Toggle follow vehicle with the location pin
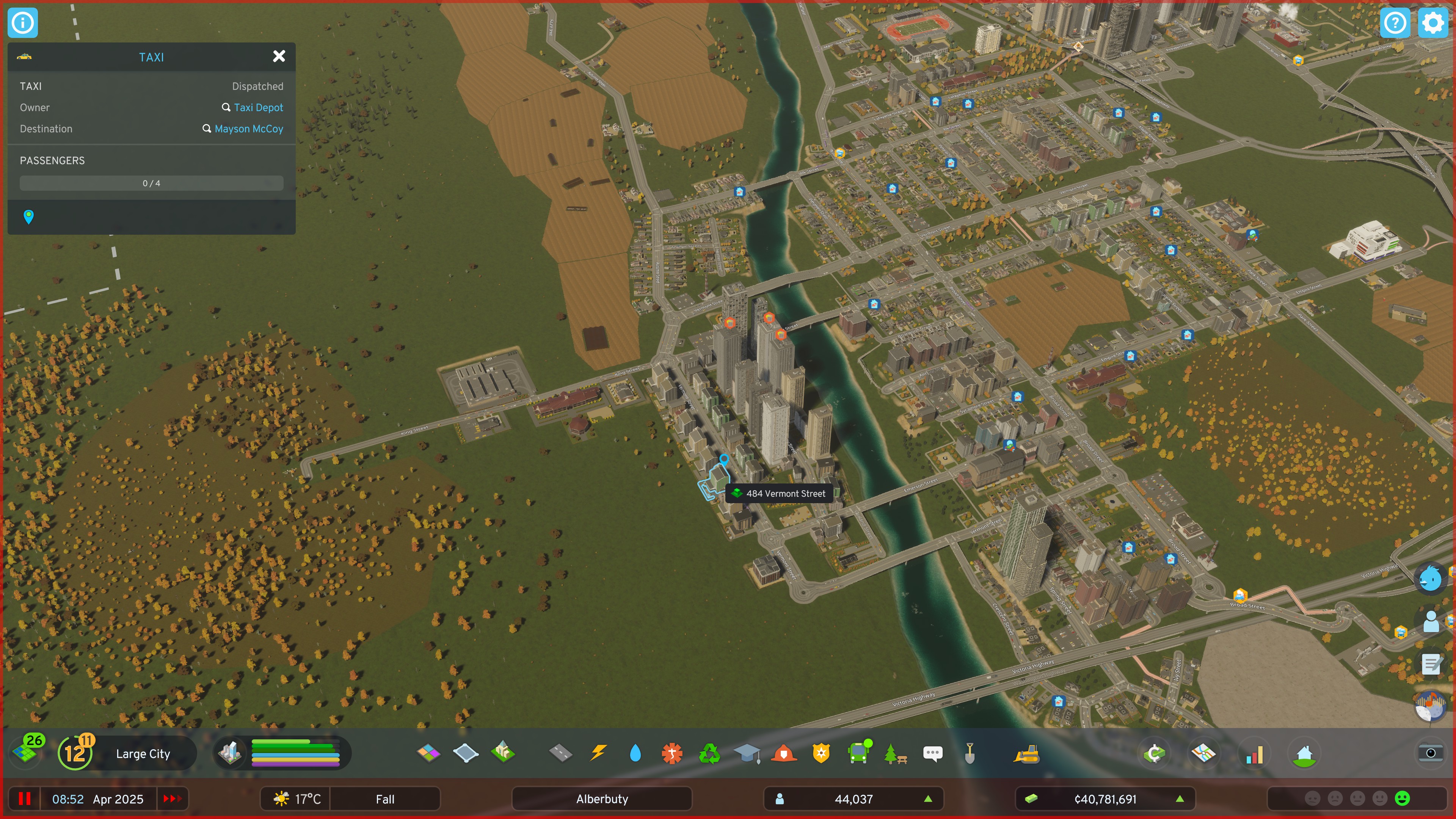The image size is (1456, 819). pos(28,217)
